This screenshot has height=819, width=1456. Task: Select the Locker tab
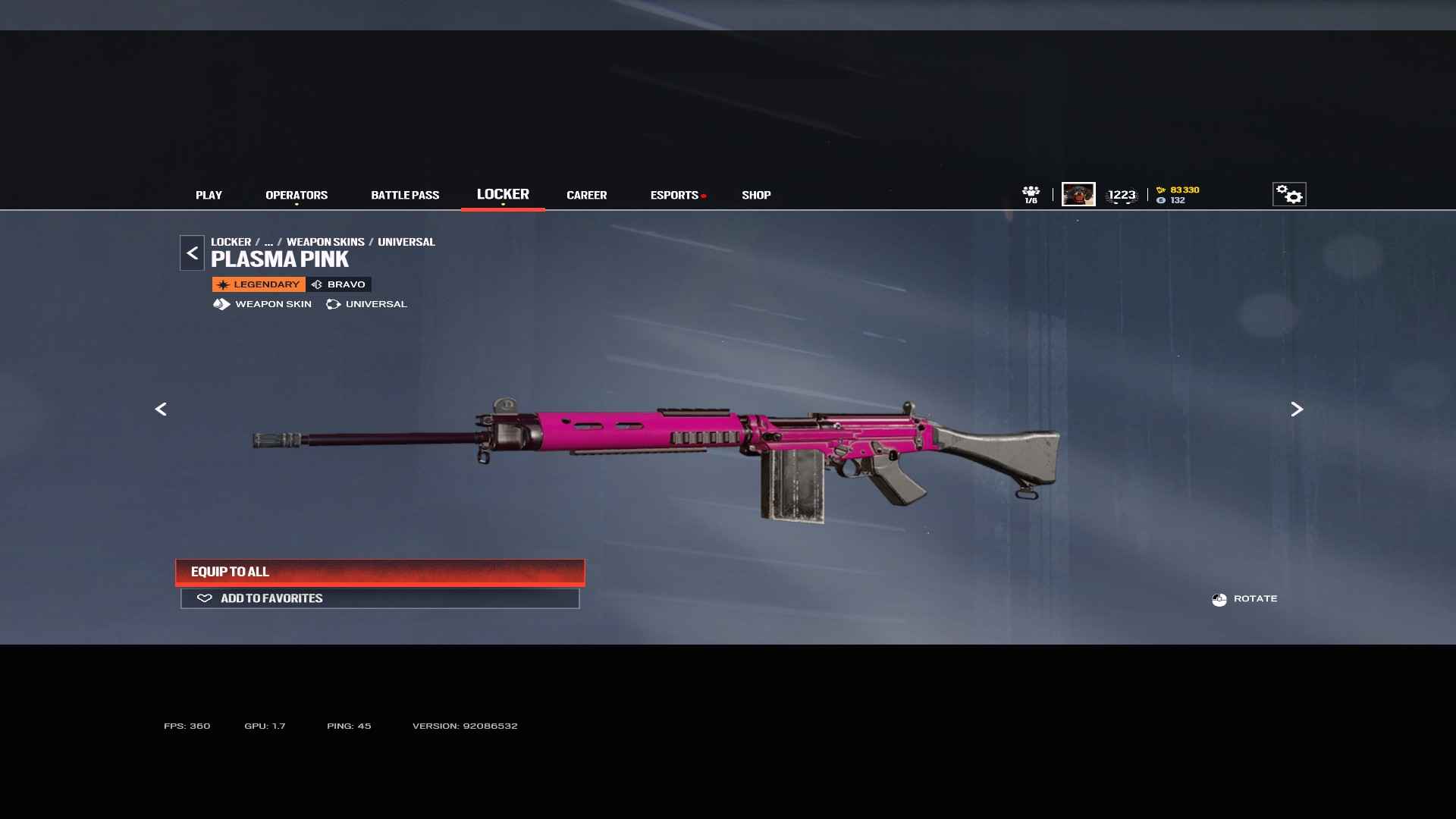tap(503, 194)
